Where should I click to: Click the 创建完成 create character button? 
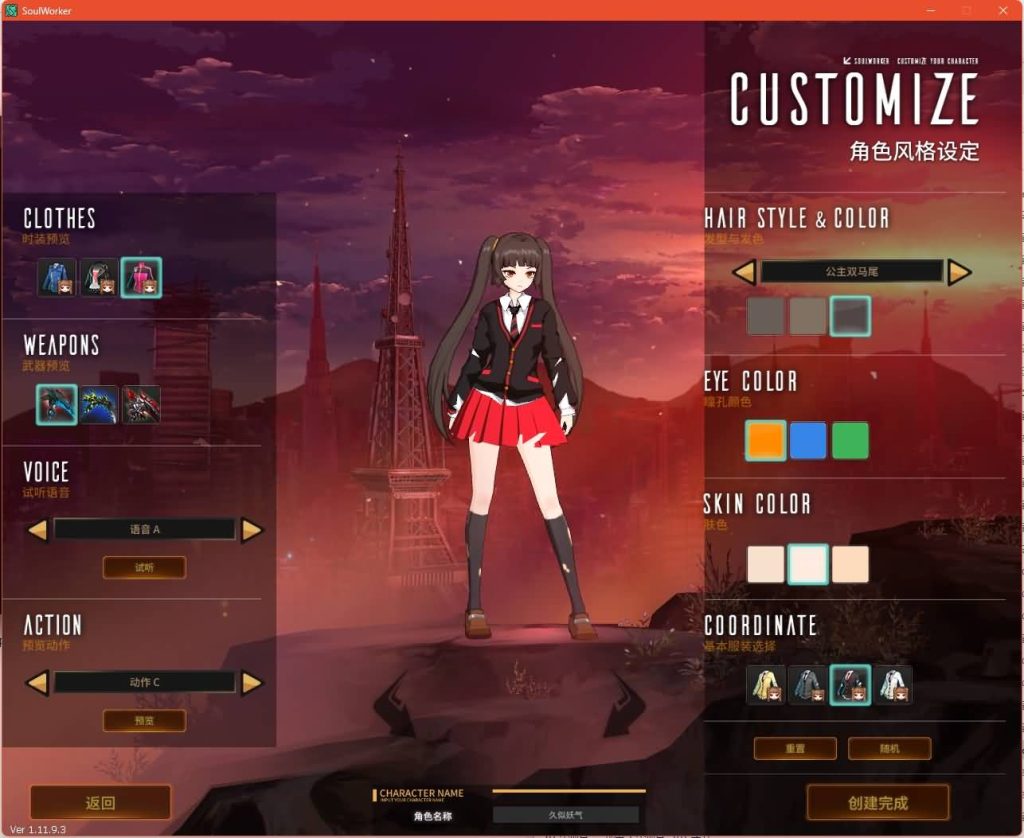[877, 802]
